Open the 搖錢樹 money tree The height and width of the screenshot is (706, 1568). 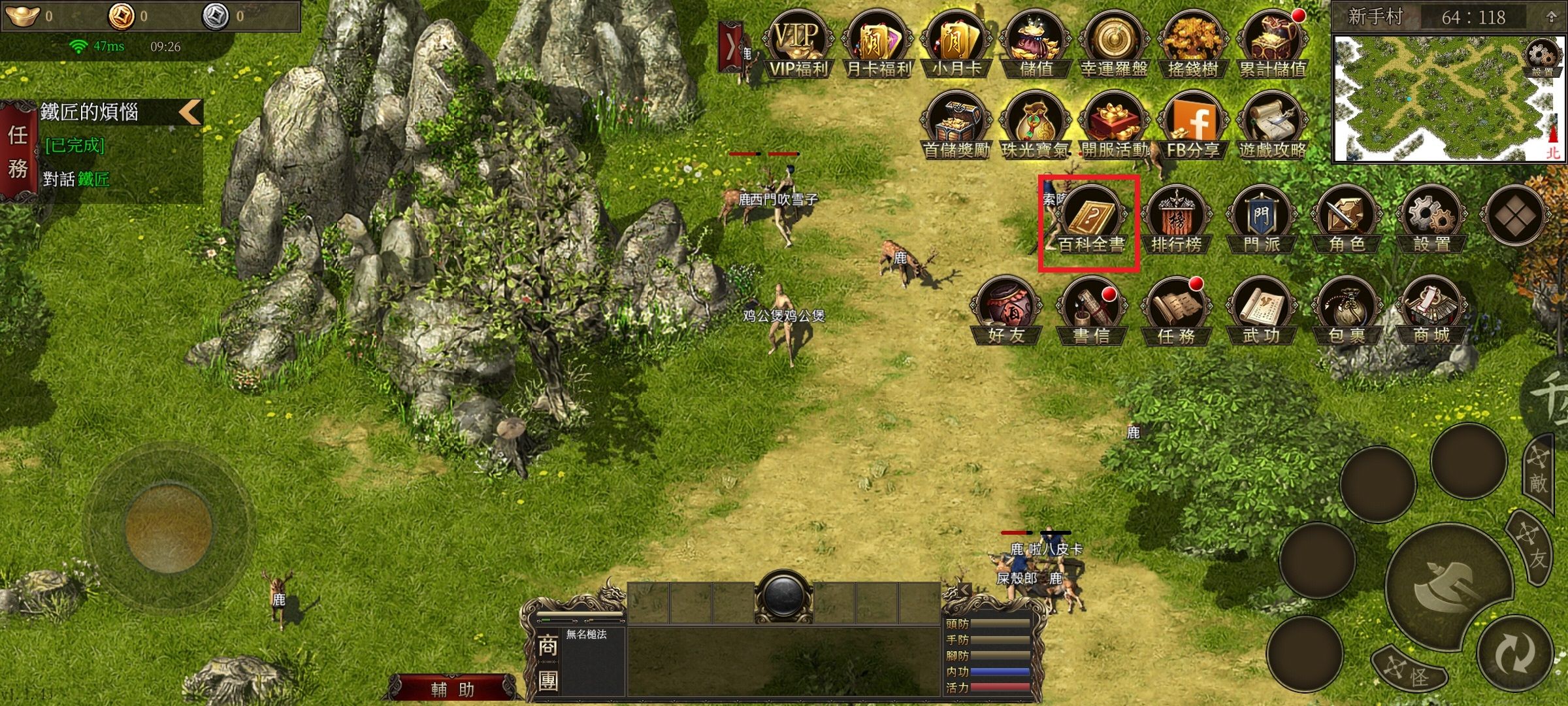(x=1193, y=44)
